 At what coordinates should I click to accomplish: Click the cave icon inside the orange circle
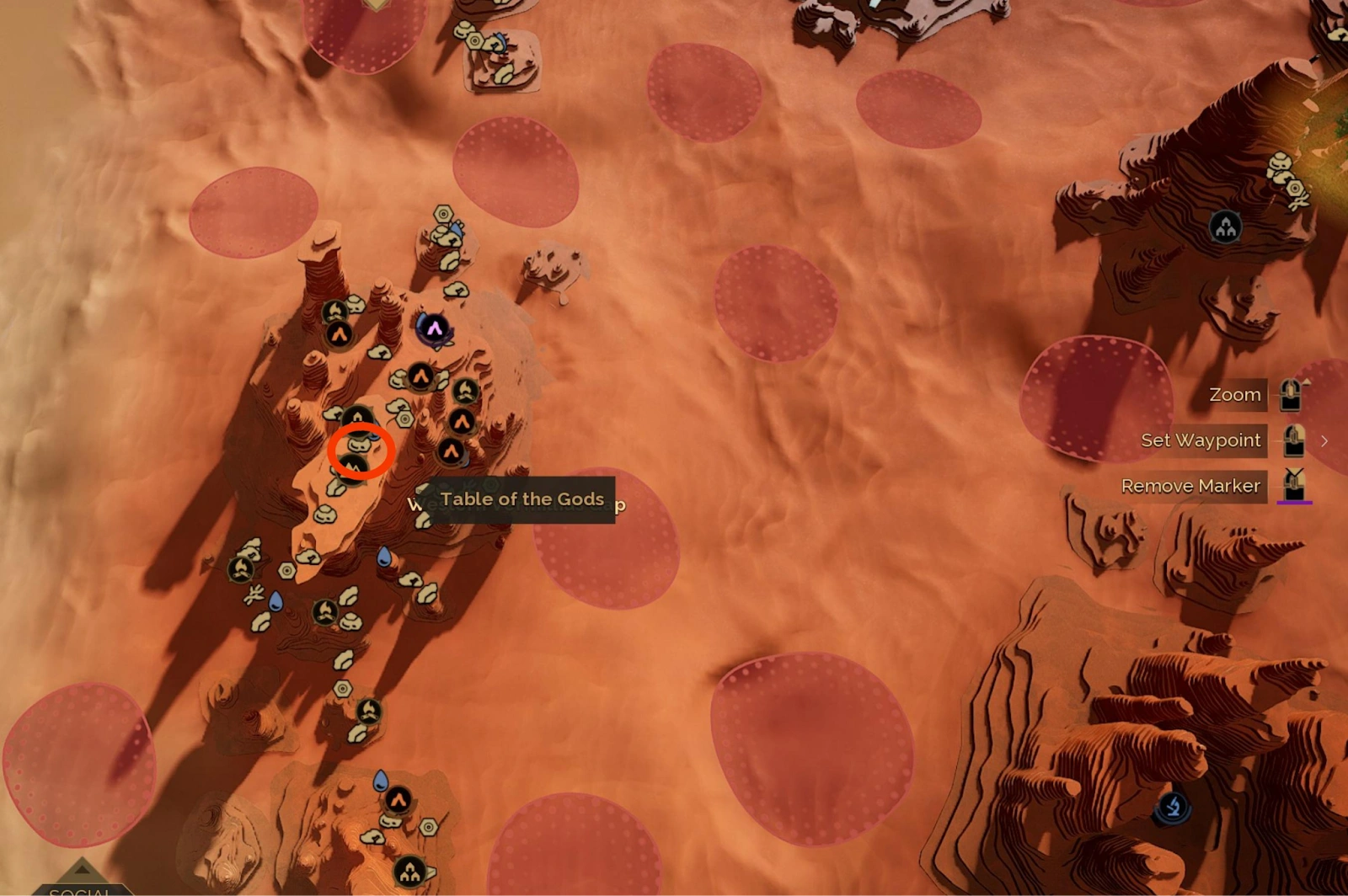(361, 446)
